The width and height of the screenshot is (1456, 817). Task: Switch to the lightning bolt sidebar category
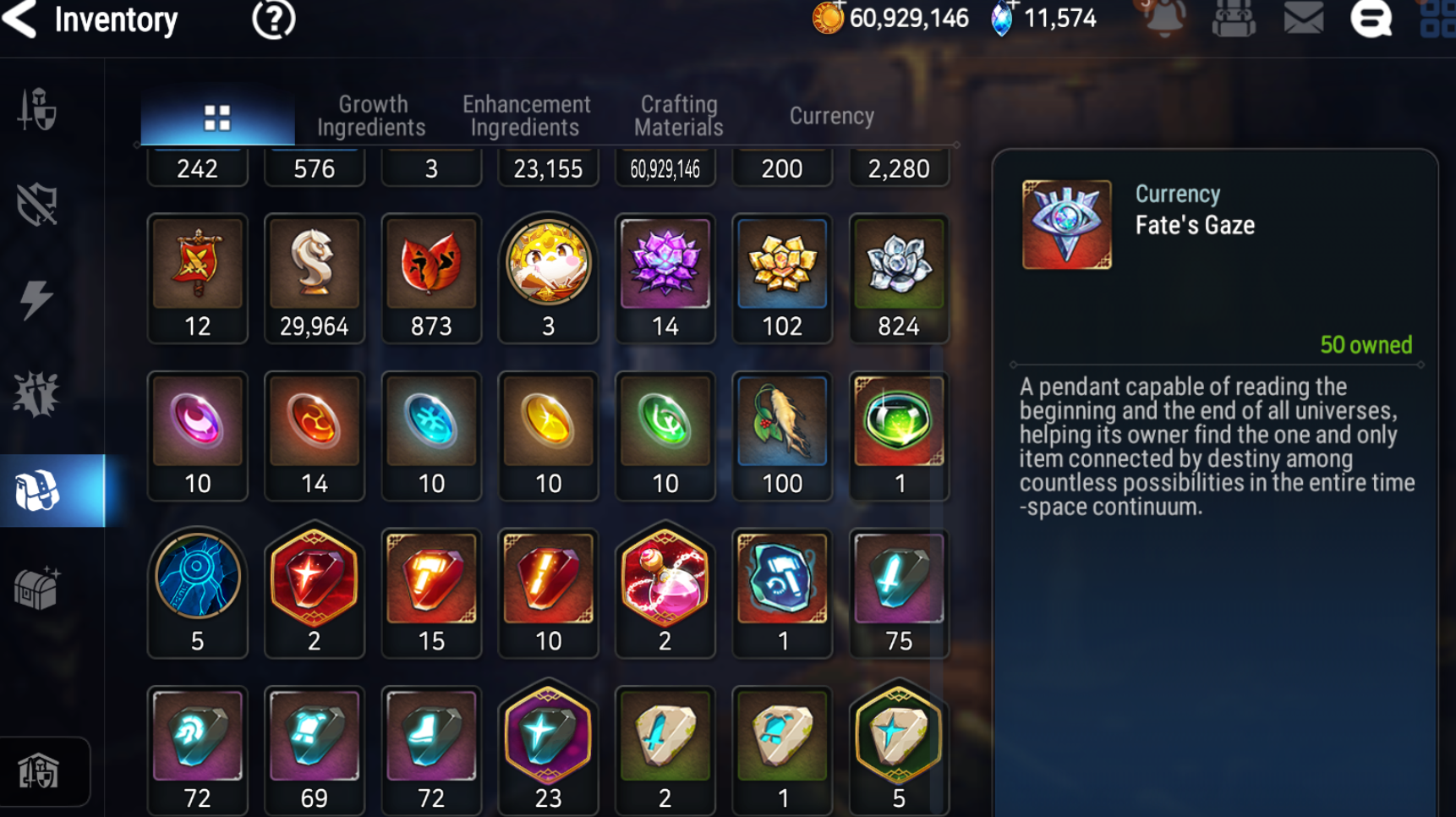pos(36,300)
